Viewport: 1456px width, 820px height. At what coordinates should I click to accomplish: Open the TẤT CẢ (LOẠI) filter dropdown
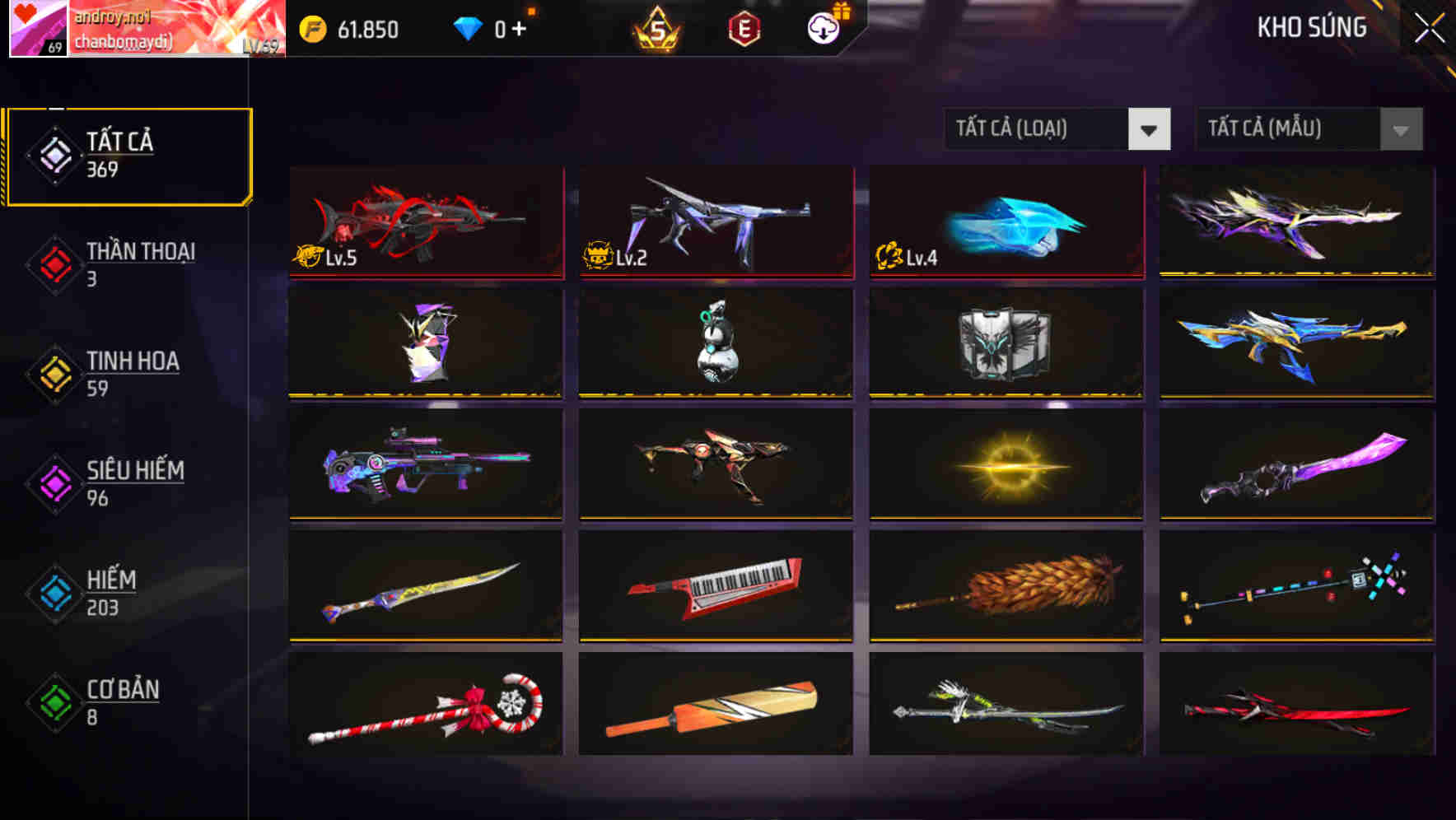tap(1058, 129)
